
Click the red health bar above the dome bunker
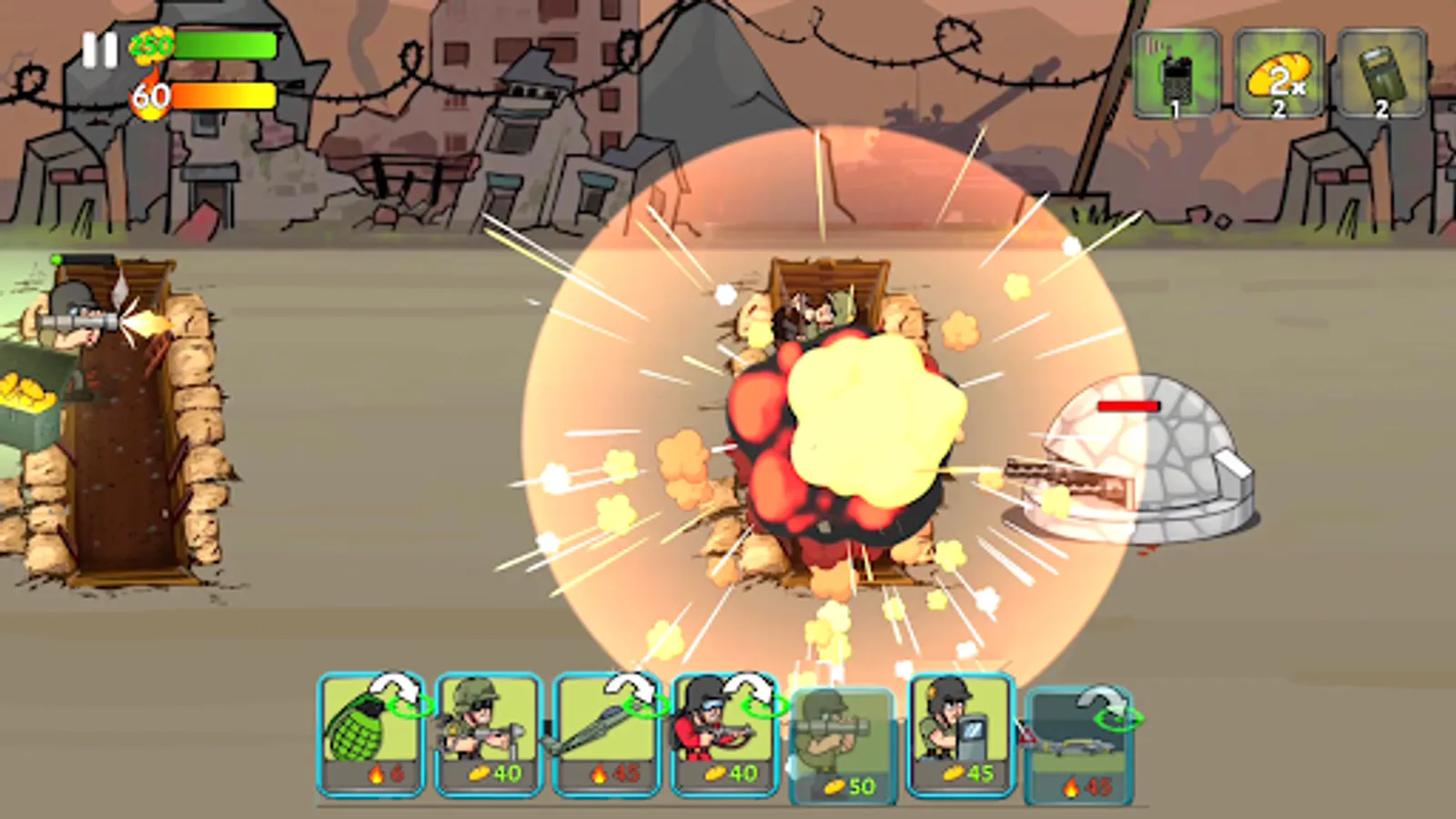pyautogui.click(x=1128, y=407)
